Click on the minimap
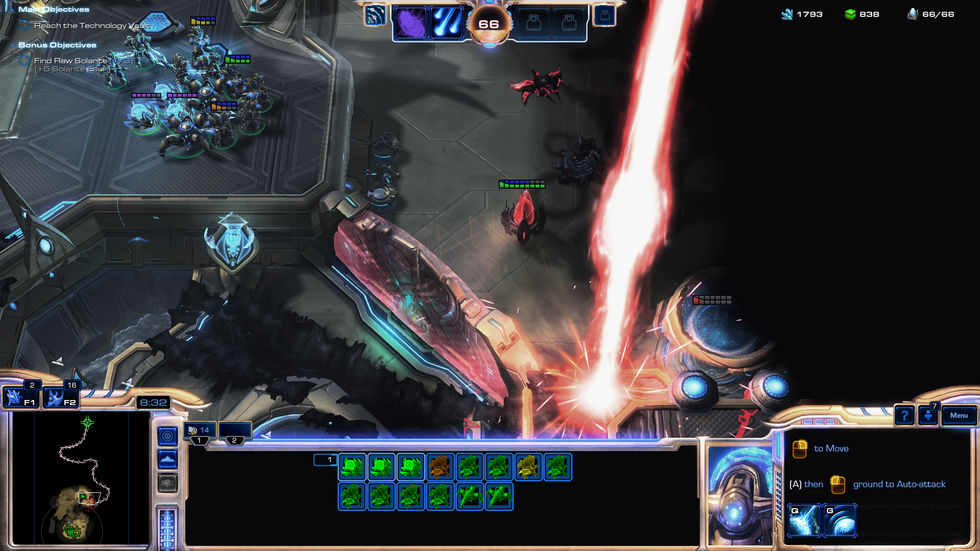The width and height of the screenshot is (980, 551). (x=79, y=476)
